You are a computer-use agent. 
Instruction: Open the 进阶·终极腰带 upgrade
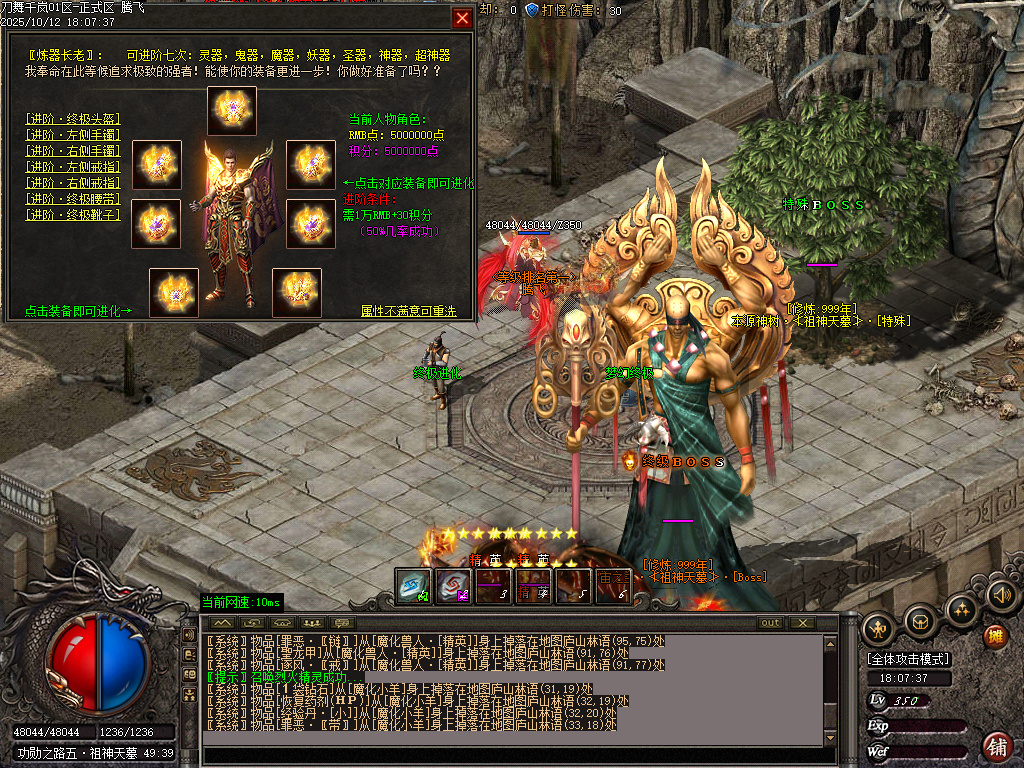tap(73, 198)
